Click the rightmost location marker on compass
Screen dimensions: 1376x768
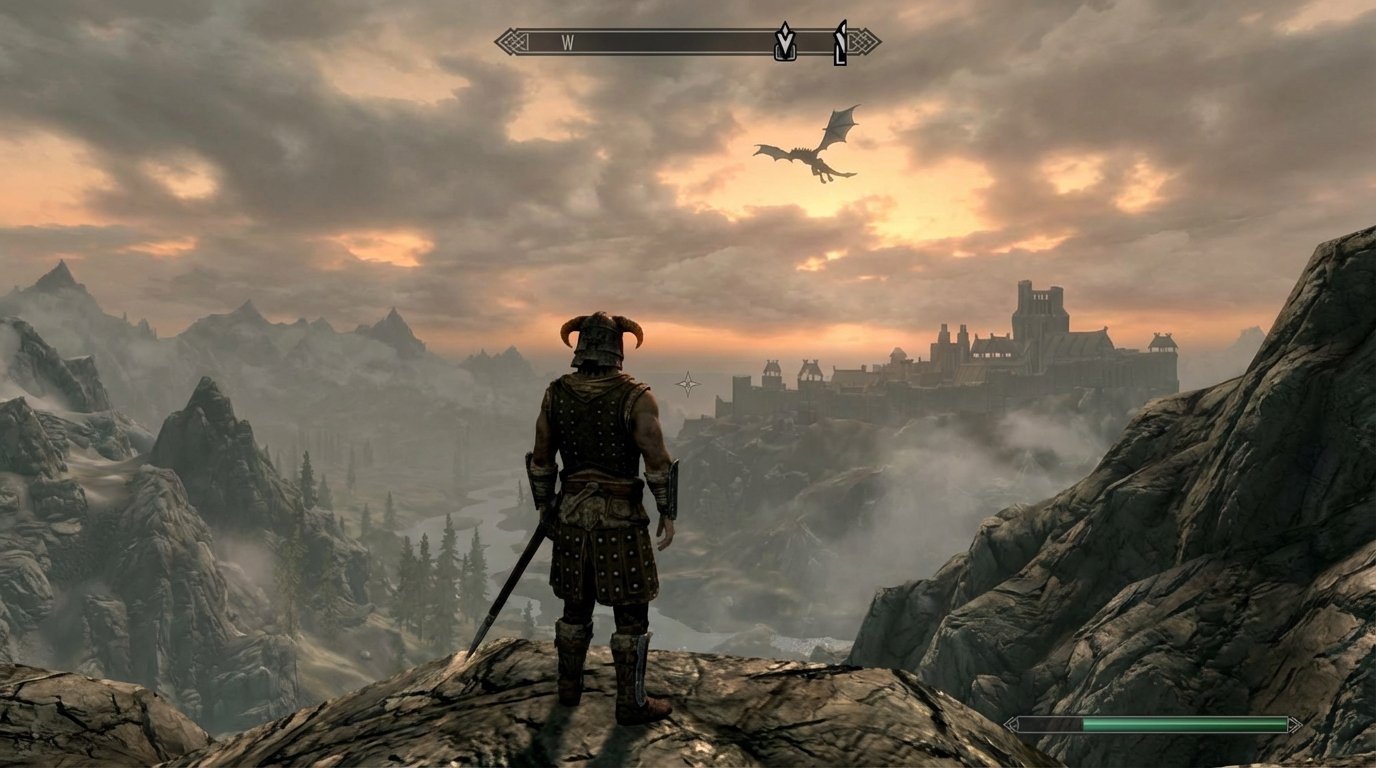click(x=838, y=40)
